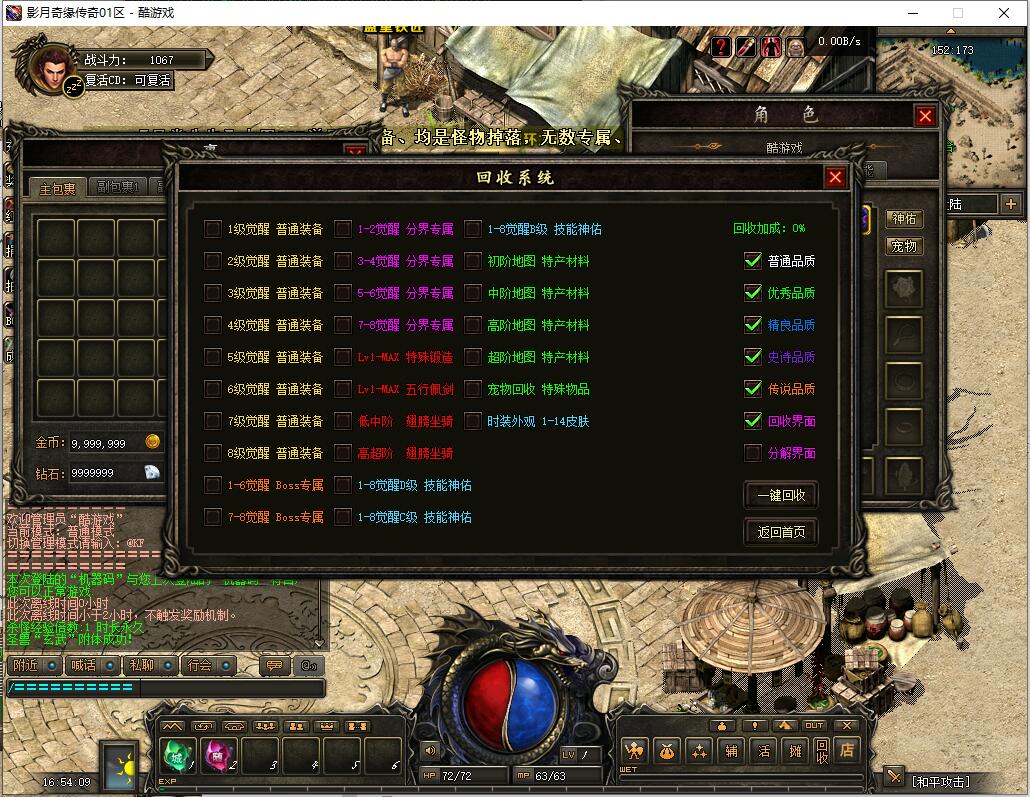
Task: Click the 一键回收 one-click recycle button
Action: pos(780,495)
